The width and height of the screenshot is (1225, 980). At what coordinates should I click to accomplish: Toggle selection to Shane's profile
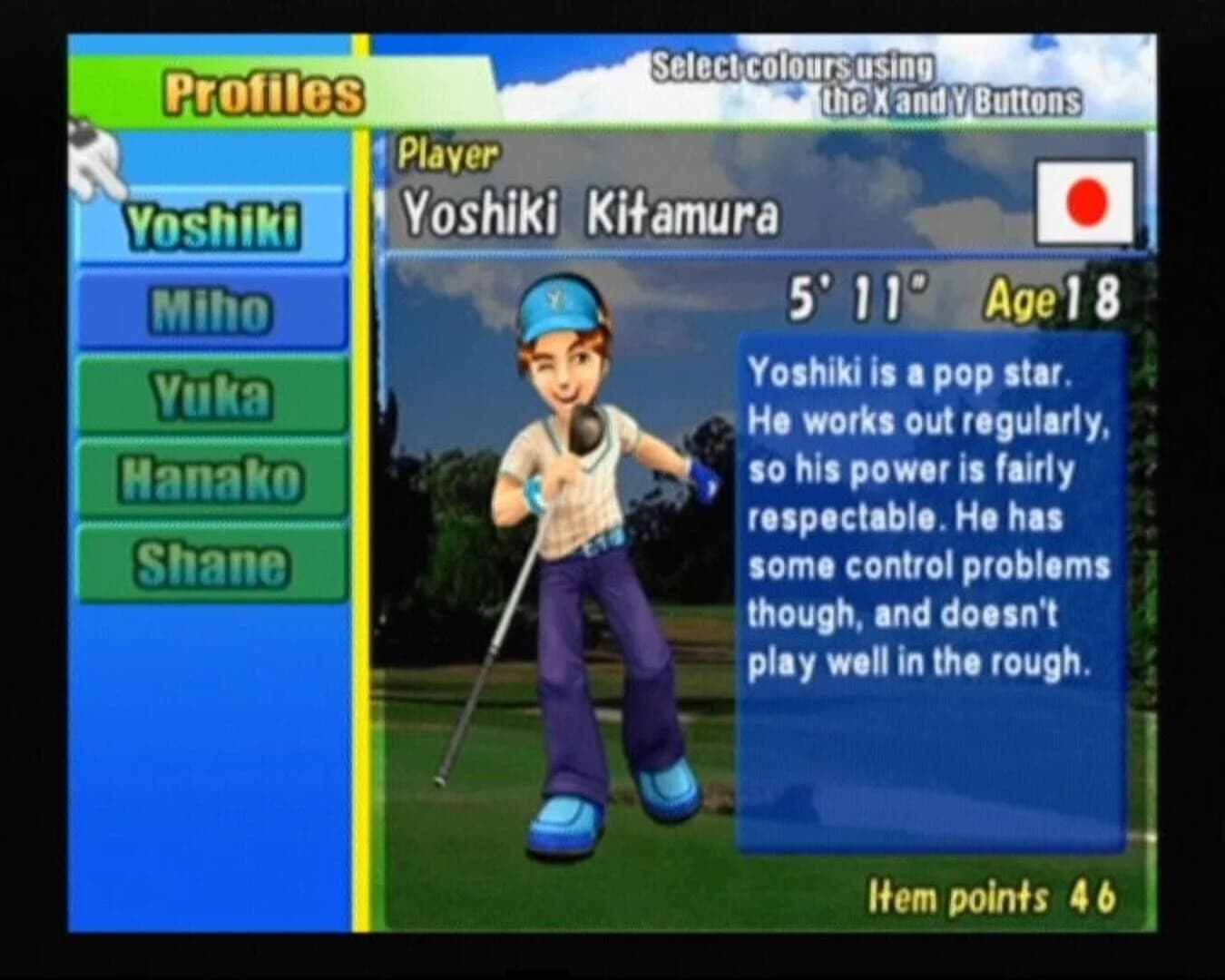[211, 561]
